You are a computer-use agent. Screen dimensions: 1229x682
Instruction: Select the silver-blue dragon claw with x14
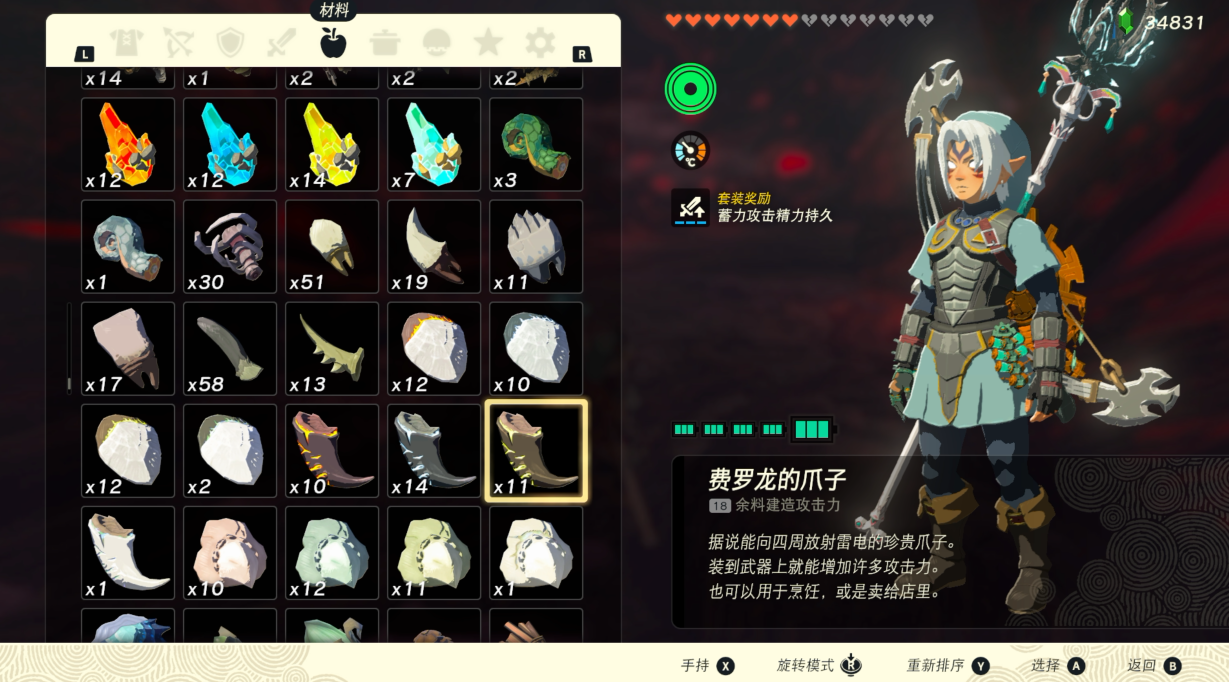pos(434,450)
